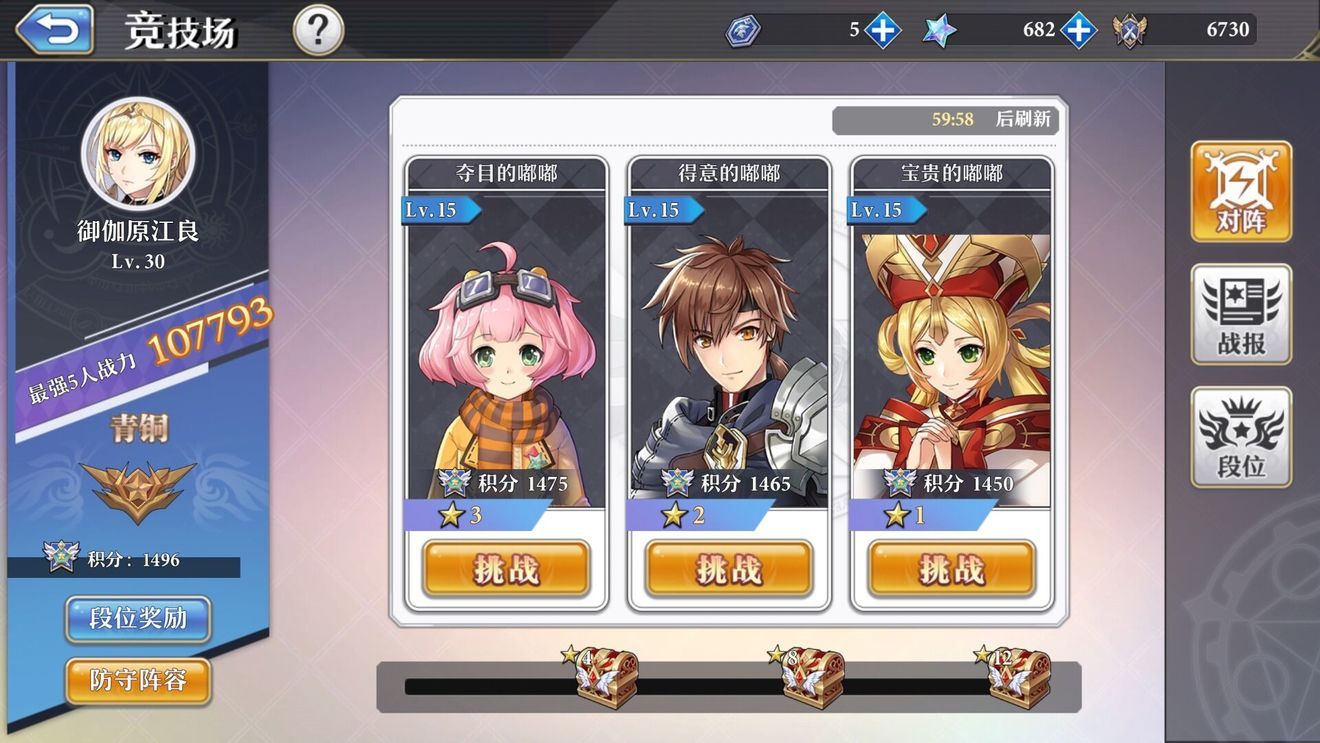Open 段位奖励 rank rewards

(x=138, y=619)
